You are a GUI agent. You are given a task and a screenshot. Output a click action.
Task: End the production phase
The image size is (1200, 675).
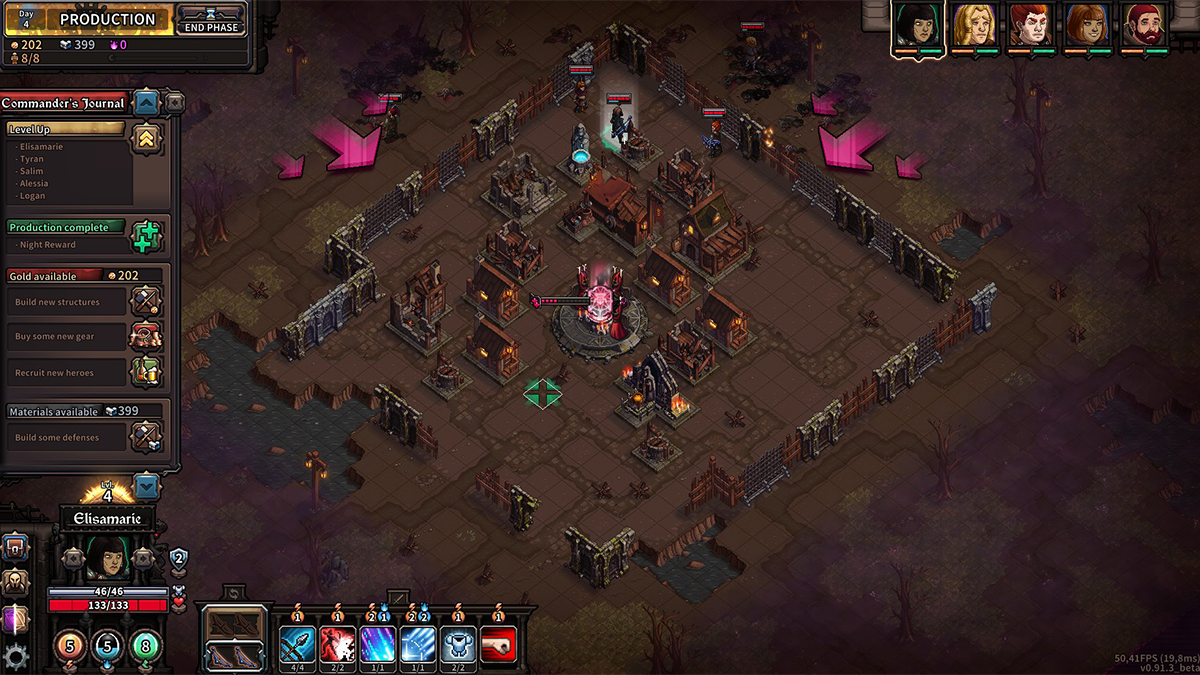pyautogui.click(x=210, y=20)
